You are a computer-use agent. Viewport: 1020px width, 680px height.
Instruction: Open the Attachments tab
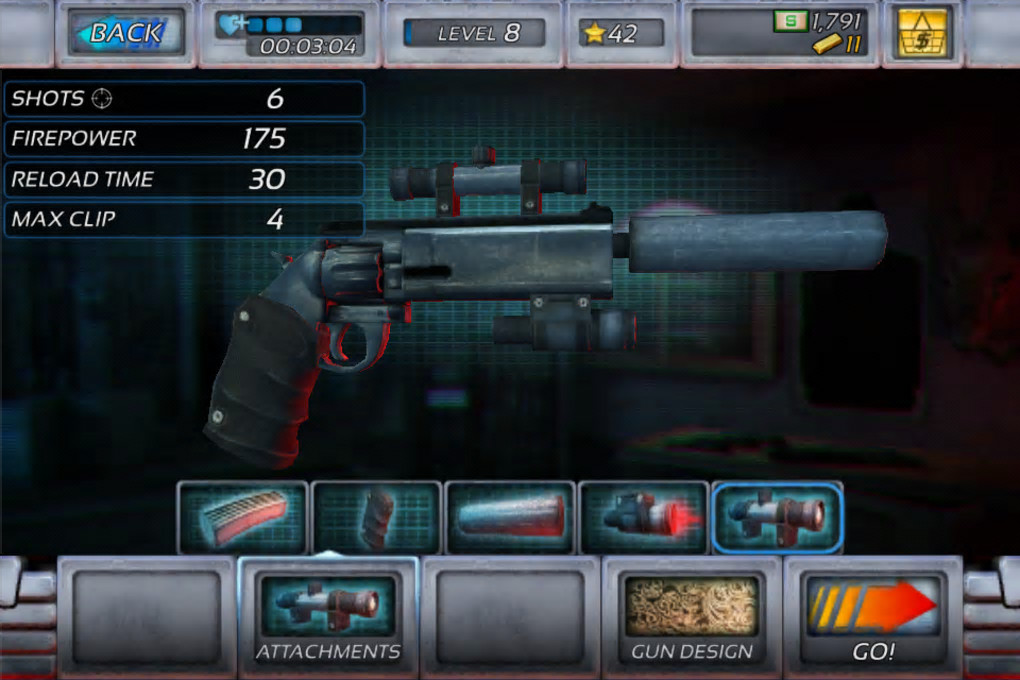coord(328,613)
